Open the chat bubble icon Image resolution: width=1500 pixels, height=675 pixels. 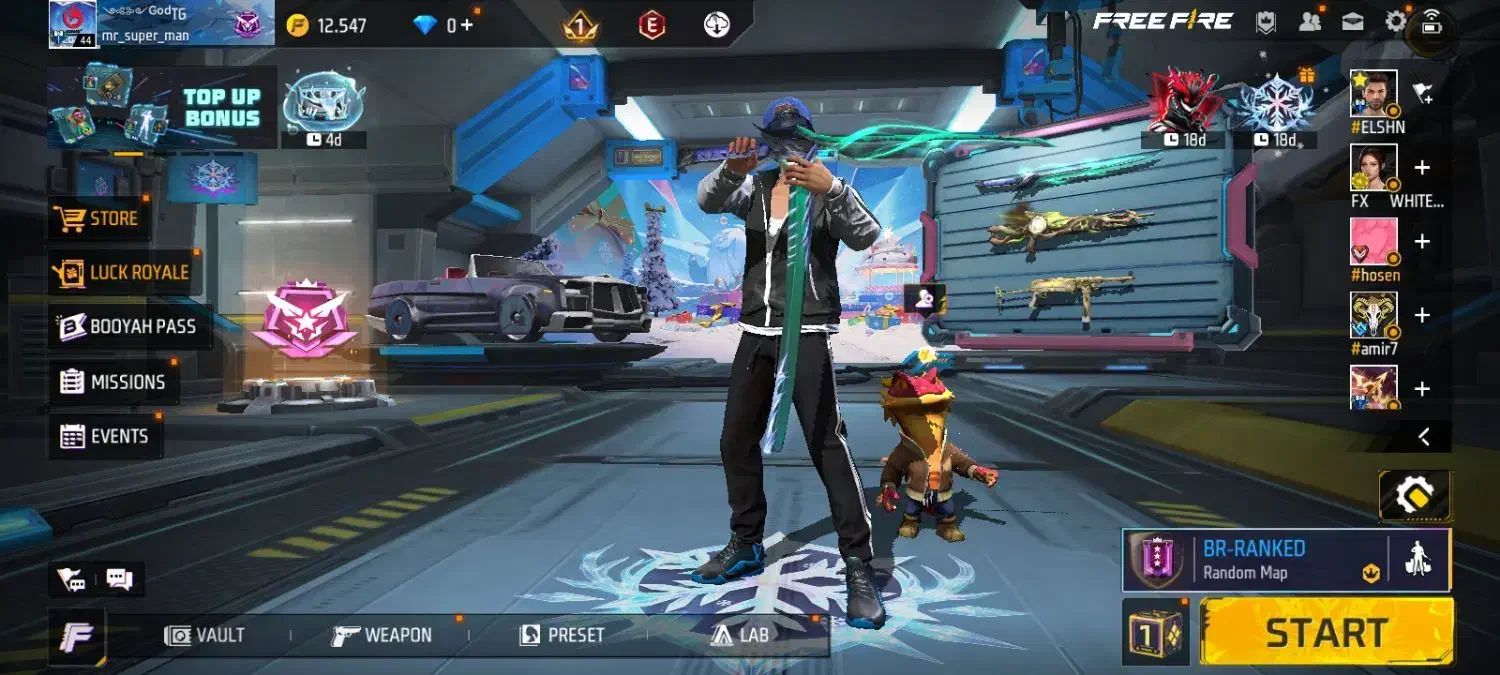click(x=120, y=578)
